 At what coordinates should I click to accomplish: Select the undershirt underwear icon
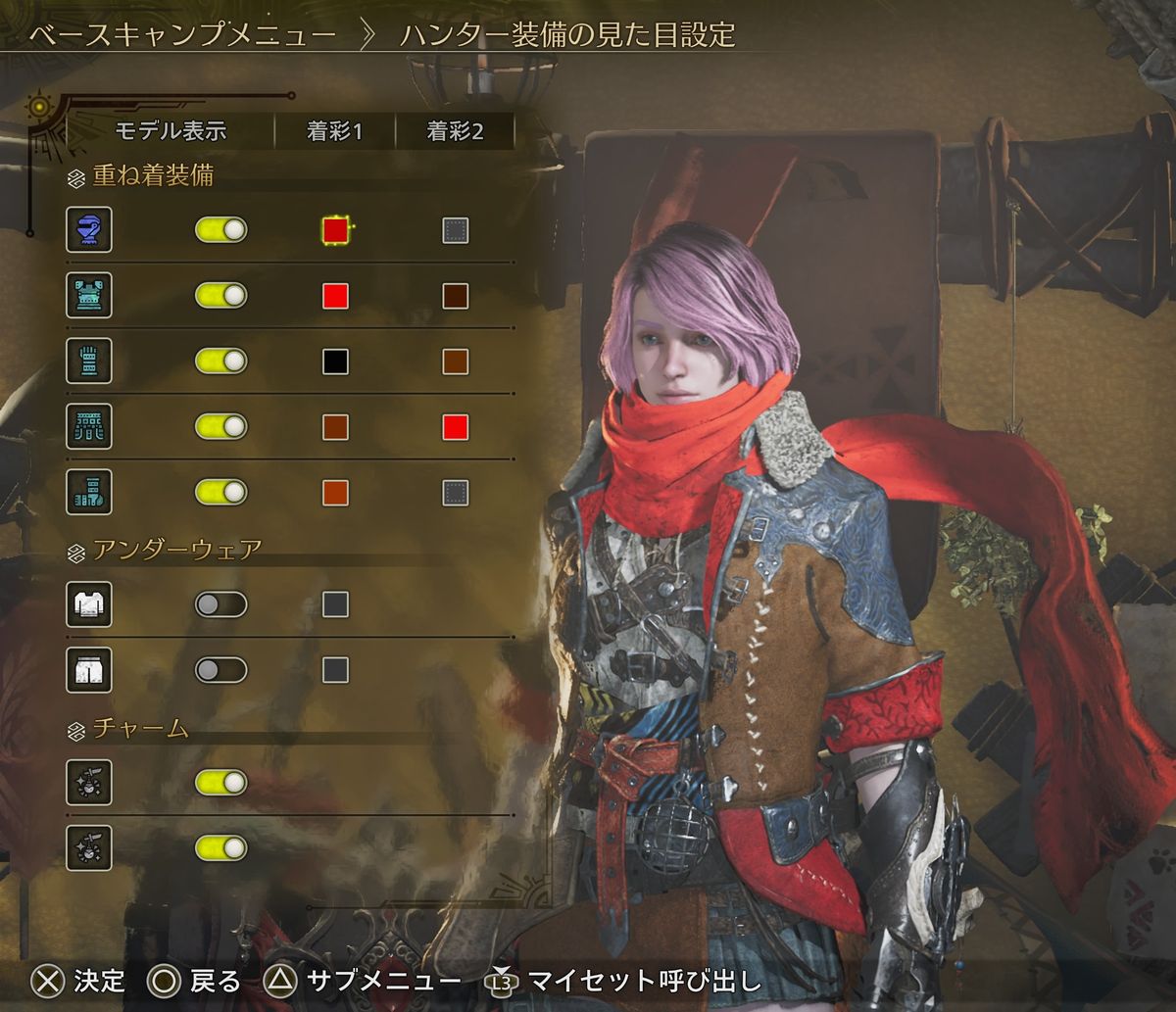pos(89,604)
